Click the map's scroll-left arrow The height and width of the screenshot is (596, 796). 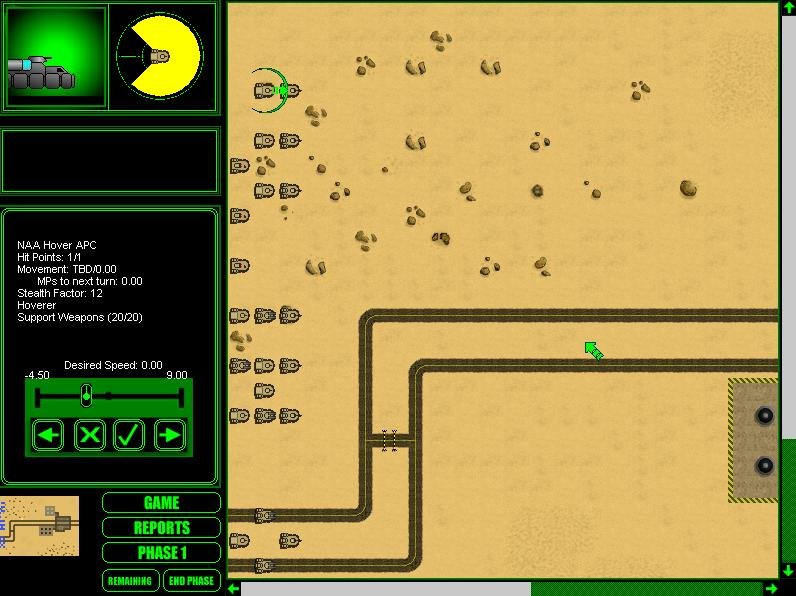point(234,588)
